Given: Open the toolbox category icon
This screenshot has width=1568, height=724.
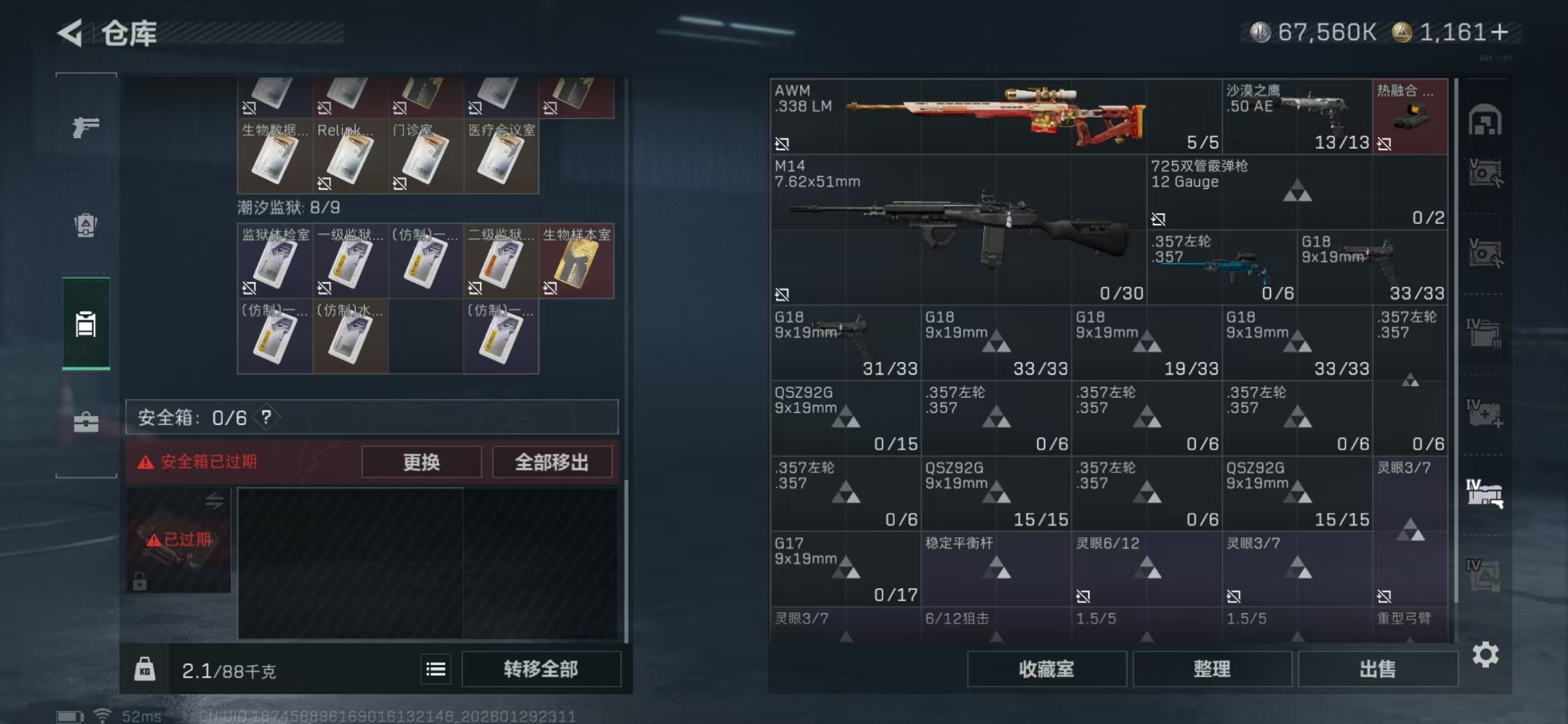Looking at the screenshot, I should 85,422.
